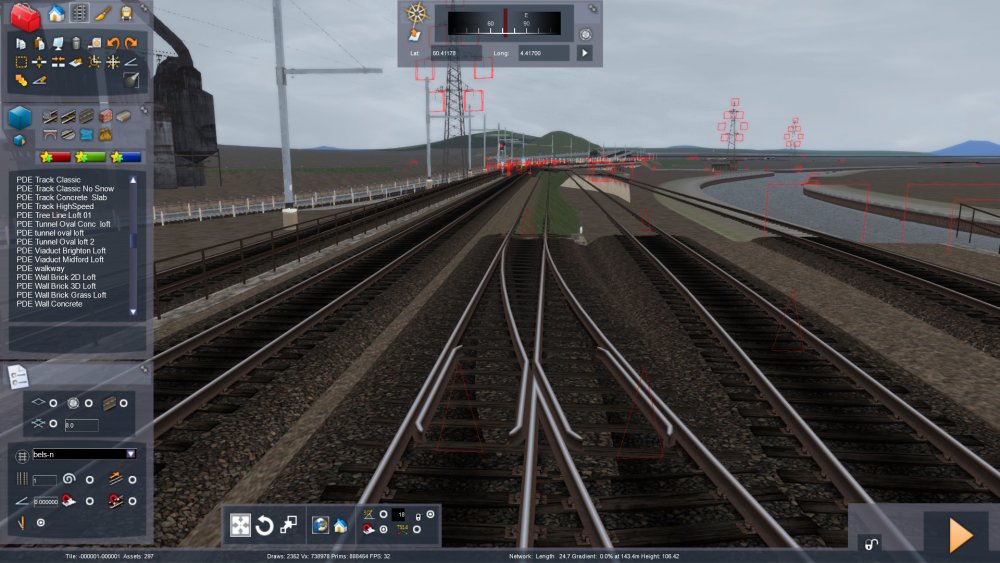Switch to the house object tools tab
The height and width of the screenshot is (563, 1000).
pyautogui.click(x=56, y=13)
